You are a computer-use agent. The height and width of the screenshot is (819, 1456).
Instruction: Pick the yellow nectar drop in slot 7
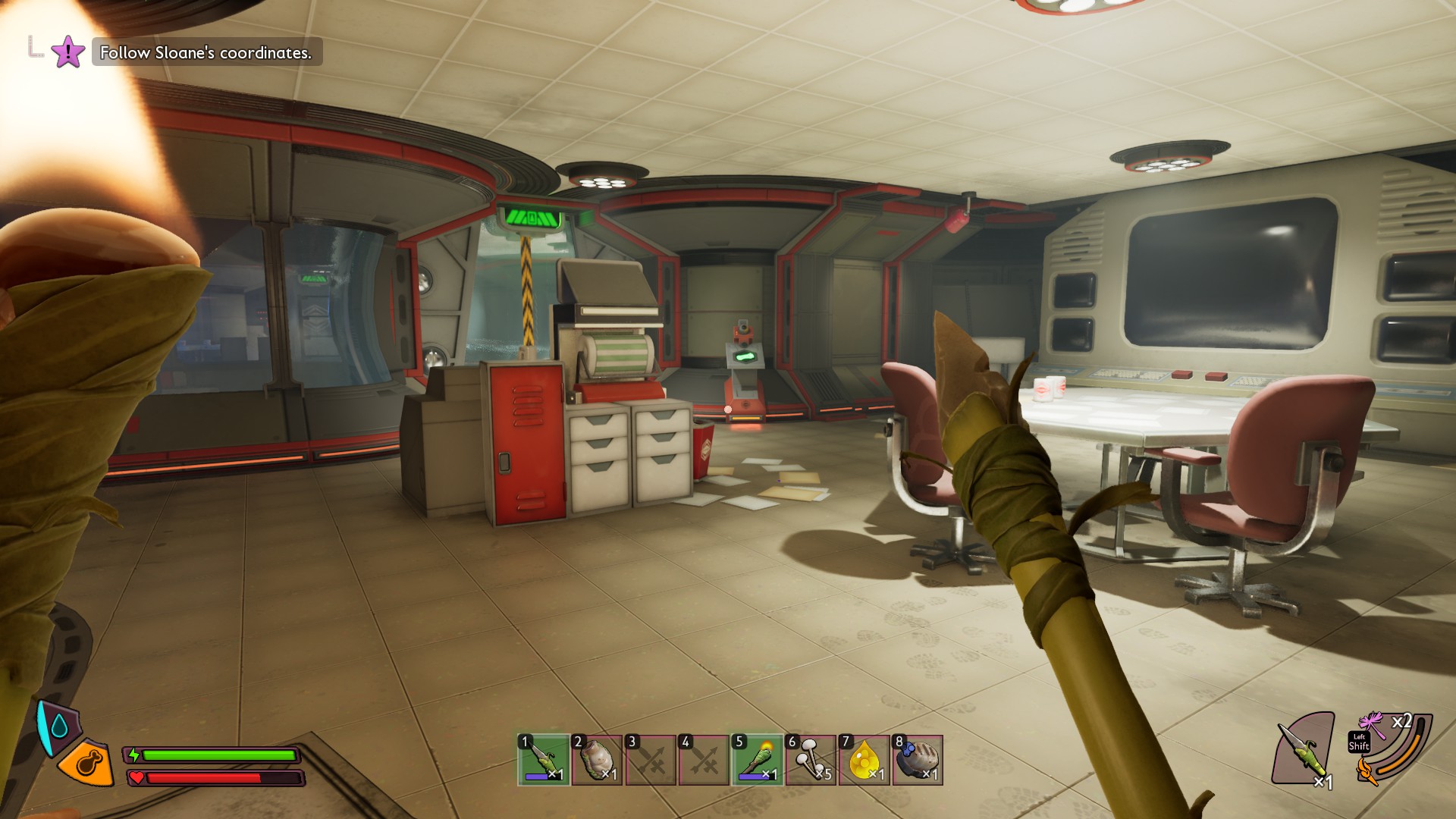(x=864, y=759)
